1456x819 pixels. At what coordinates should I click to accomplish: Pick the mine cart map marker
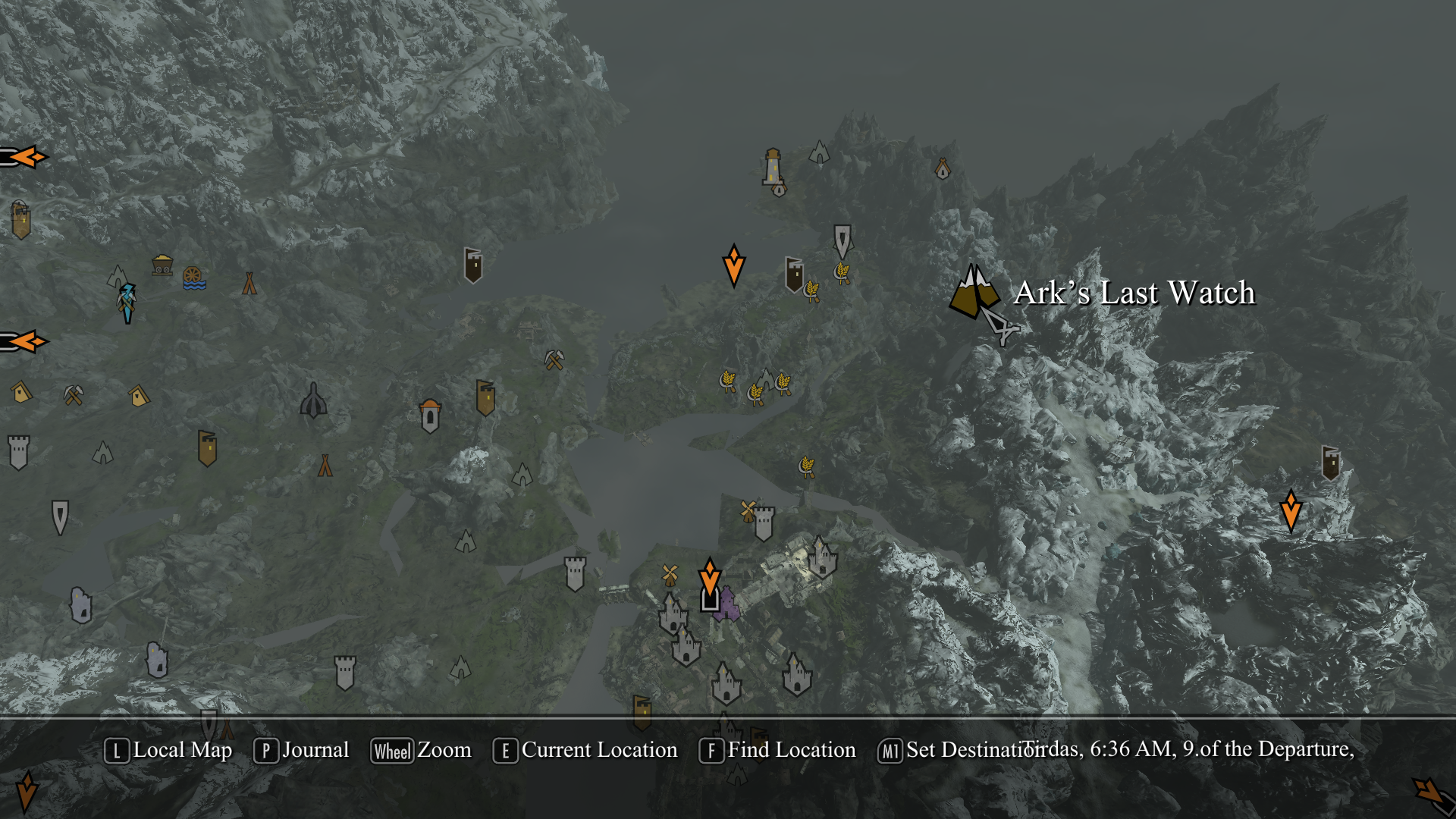click(x=162, y=265)
